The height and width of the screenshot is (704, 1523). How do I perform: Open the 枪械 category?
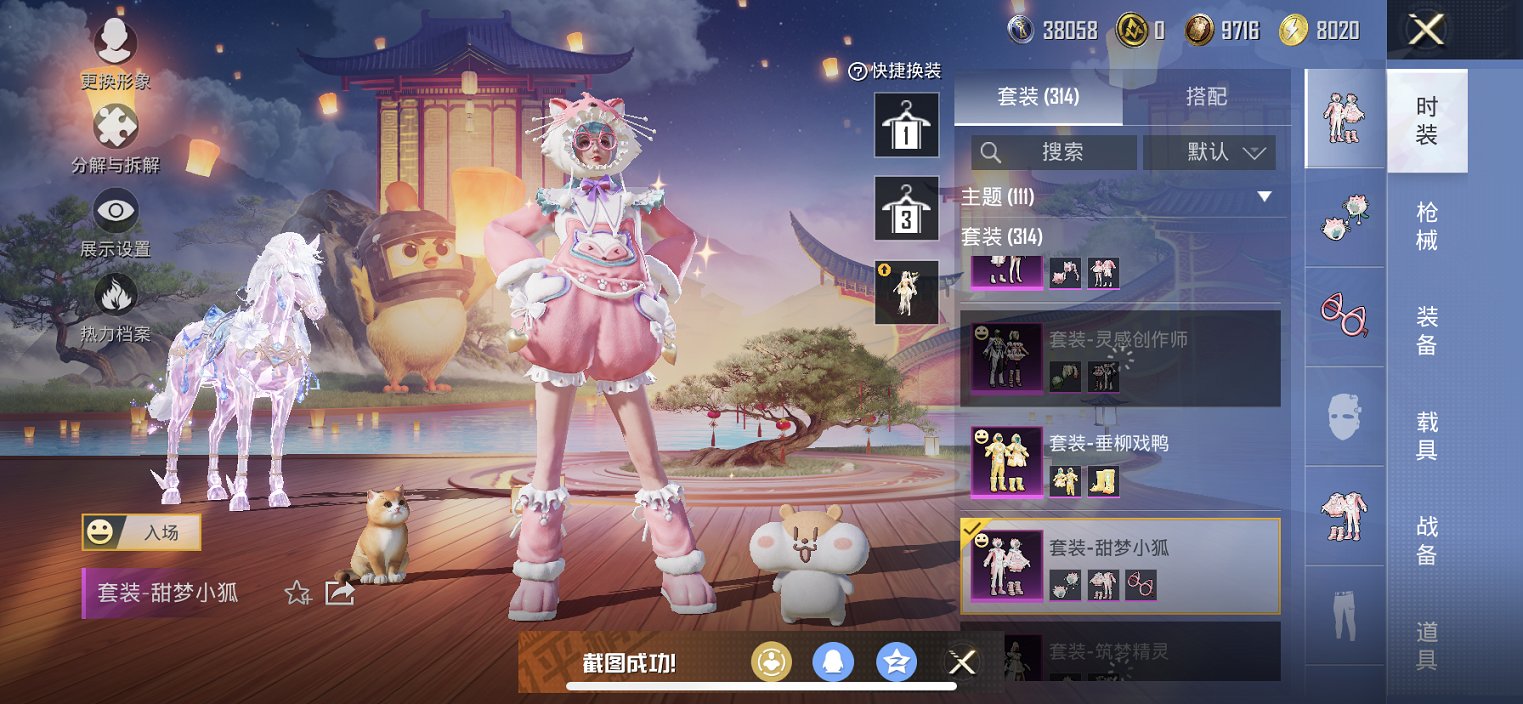[1427, 226]
